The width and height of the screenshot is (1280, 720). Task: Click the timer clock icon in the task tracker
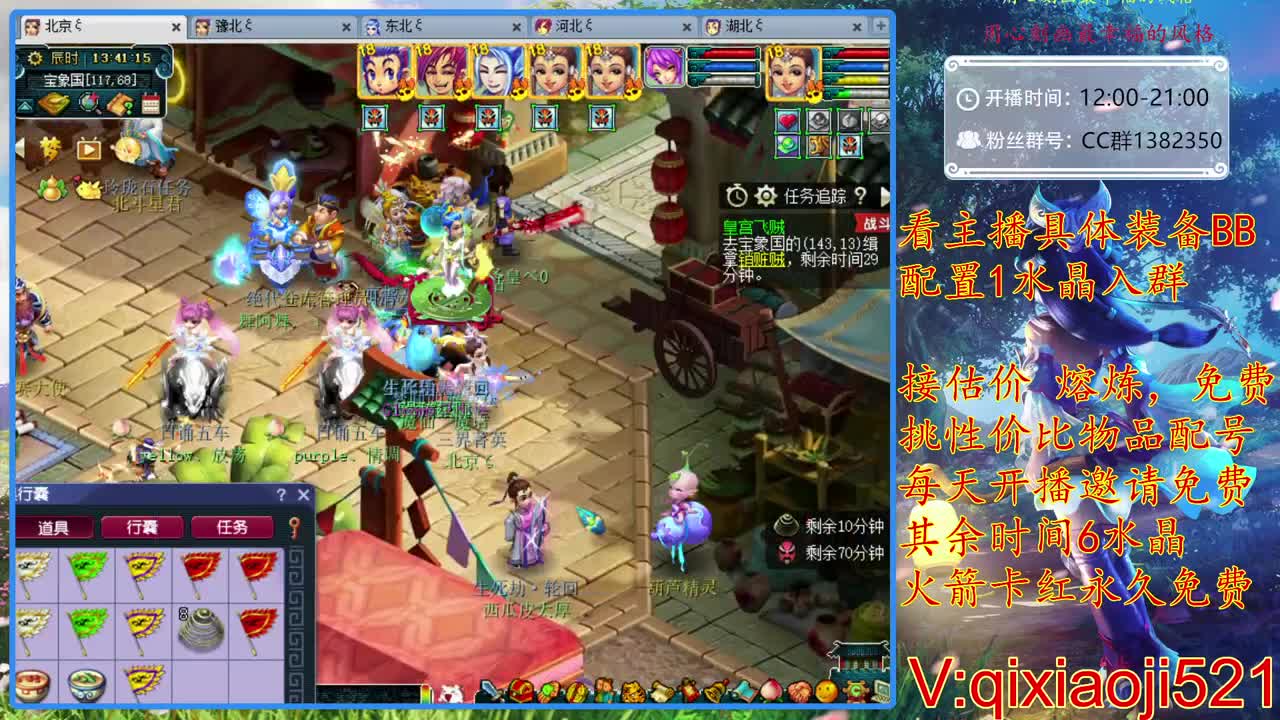click(x=737, y=196)
